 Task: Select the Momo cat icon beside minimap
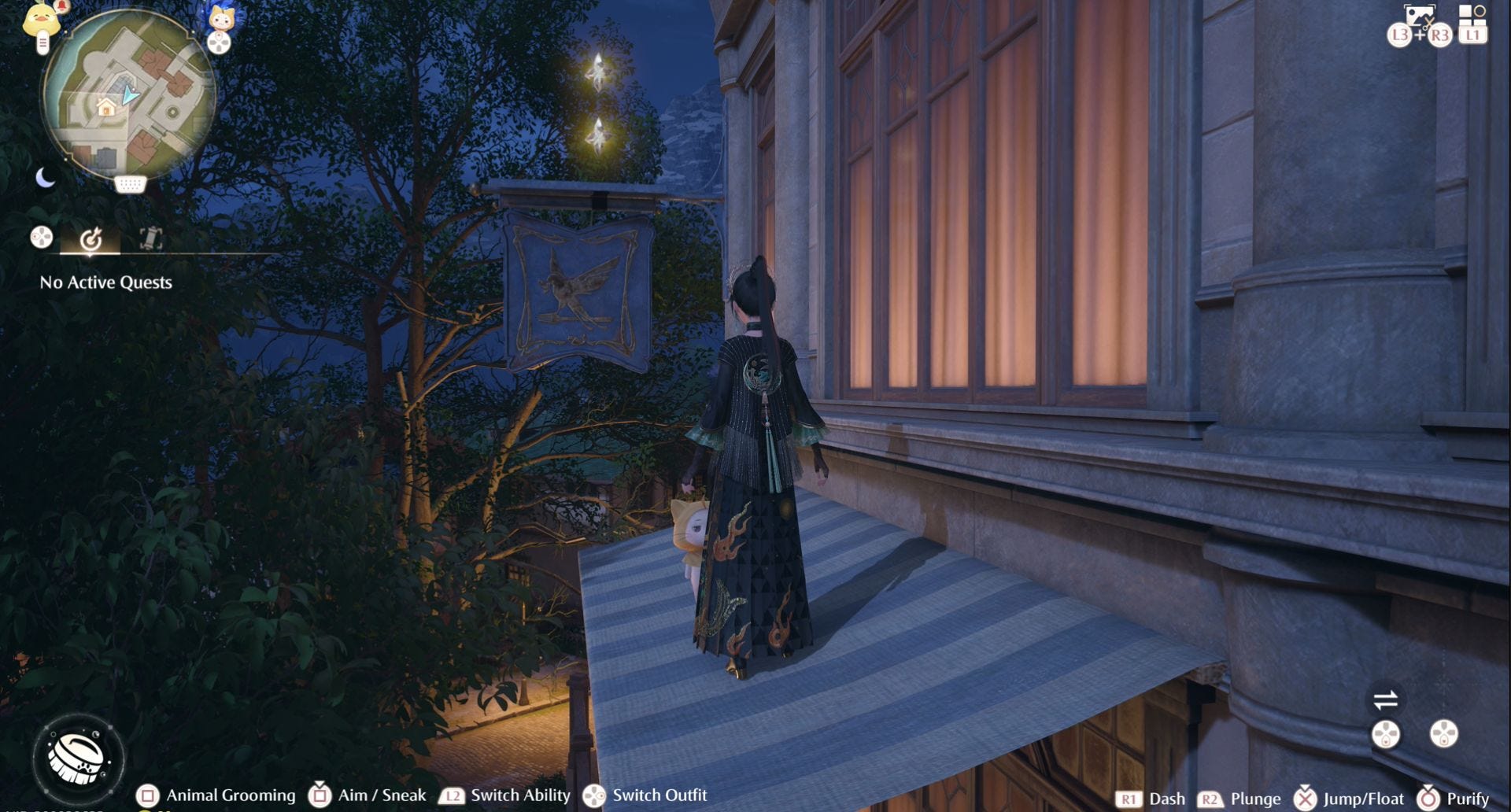click(x=220, y=17)
